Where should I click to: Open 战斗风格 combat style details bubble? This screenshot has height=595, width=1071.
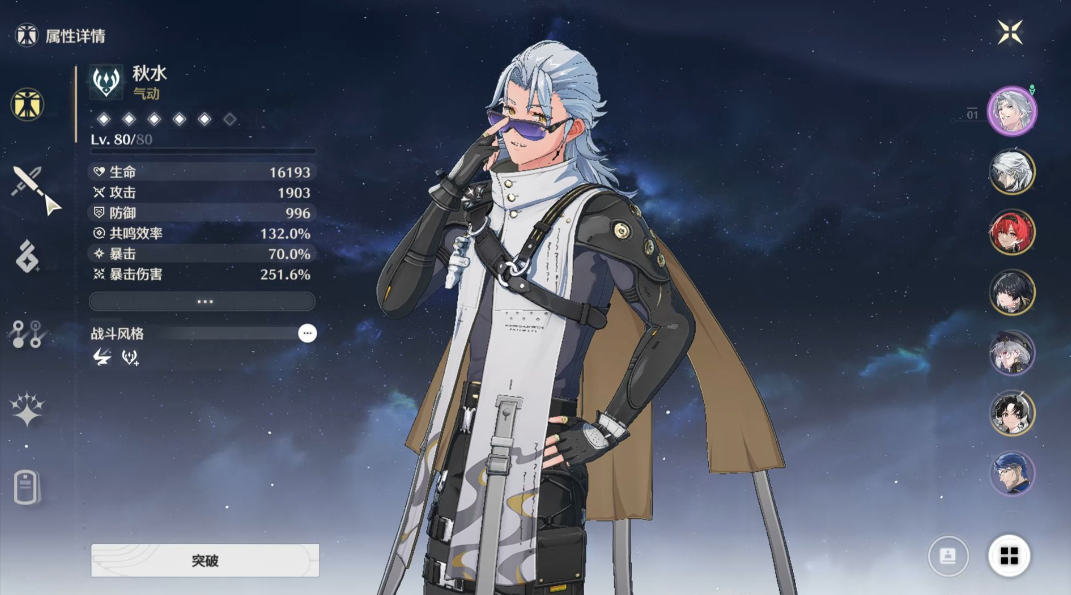307,333
